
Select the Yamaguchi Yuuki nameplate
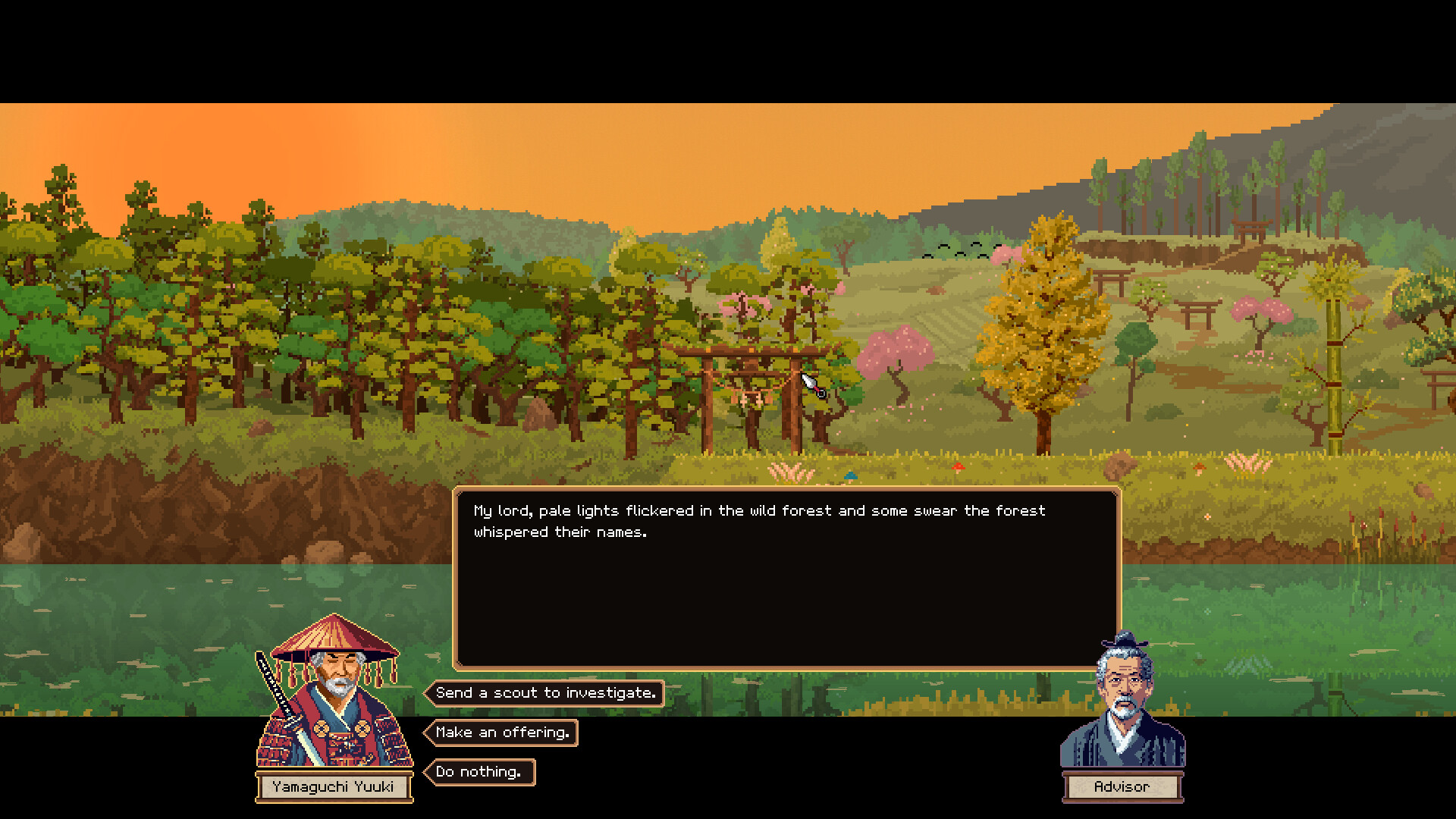[334, 787]
